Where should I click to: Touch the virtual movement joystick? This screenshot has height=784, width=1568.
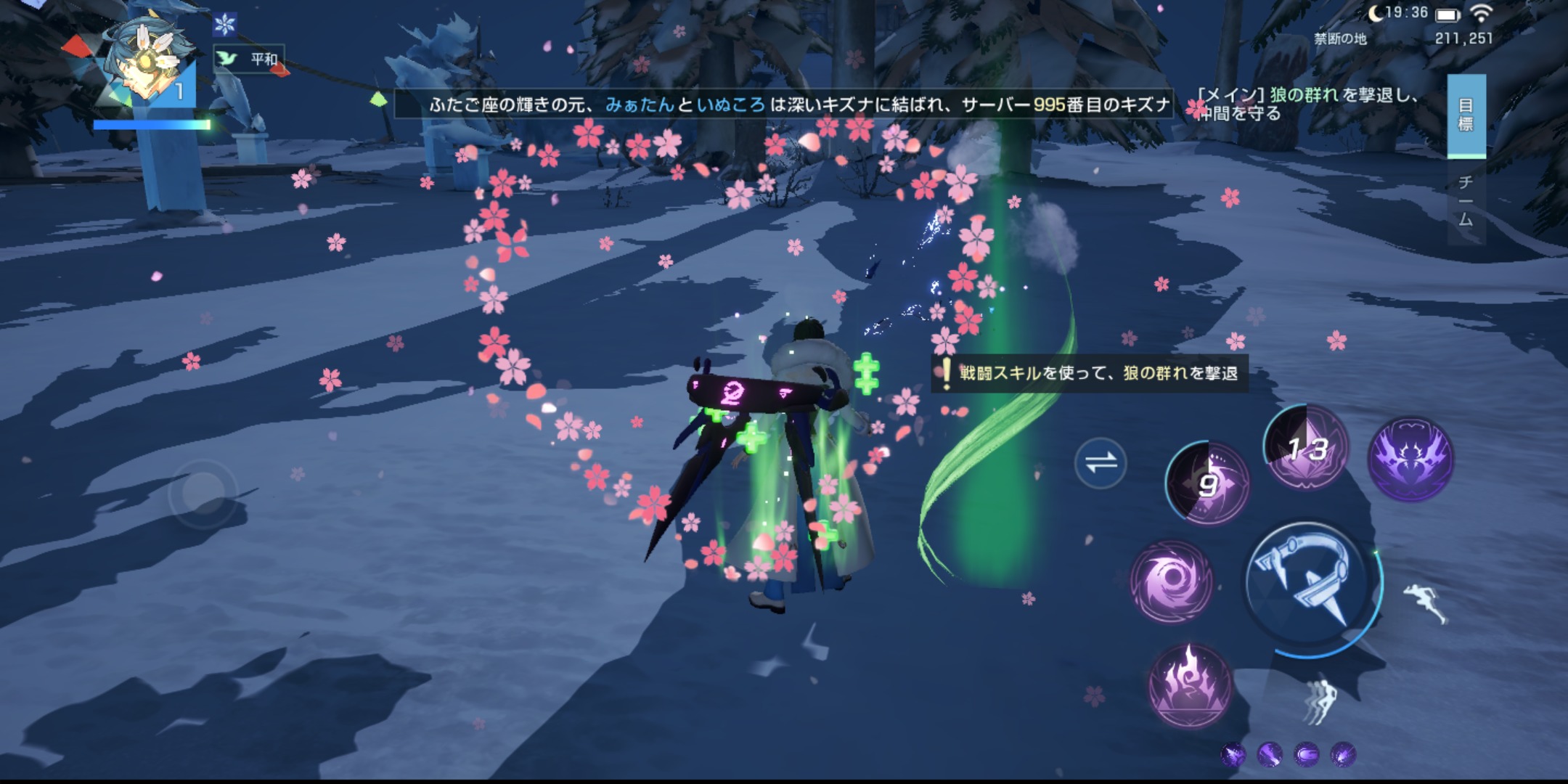pyautogui.click(x=203, y=493)
